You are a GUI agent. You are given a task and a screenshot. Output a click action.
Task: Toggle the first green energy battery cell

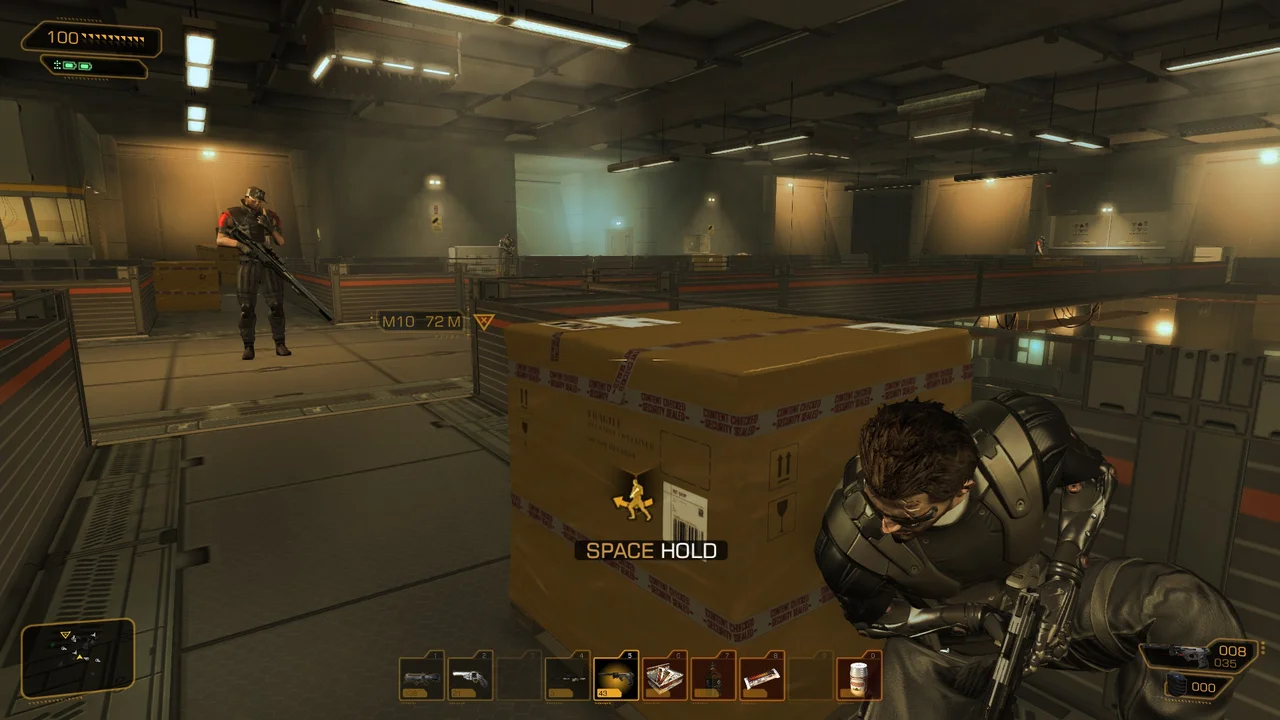coord(69,66)
